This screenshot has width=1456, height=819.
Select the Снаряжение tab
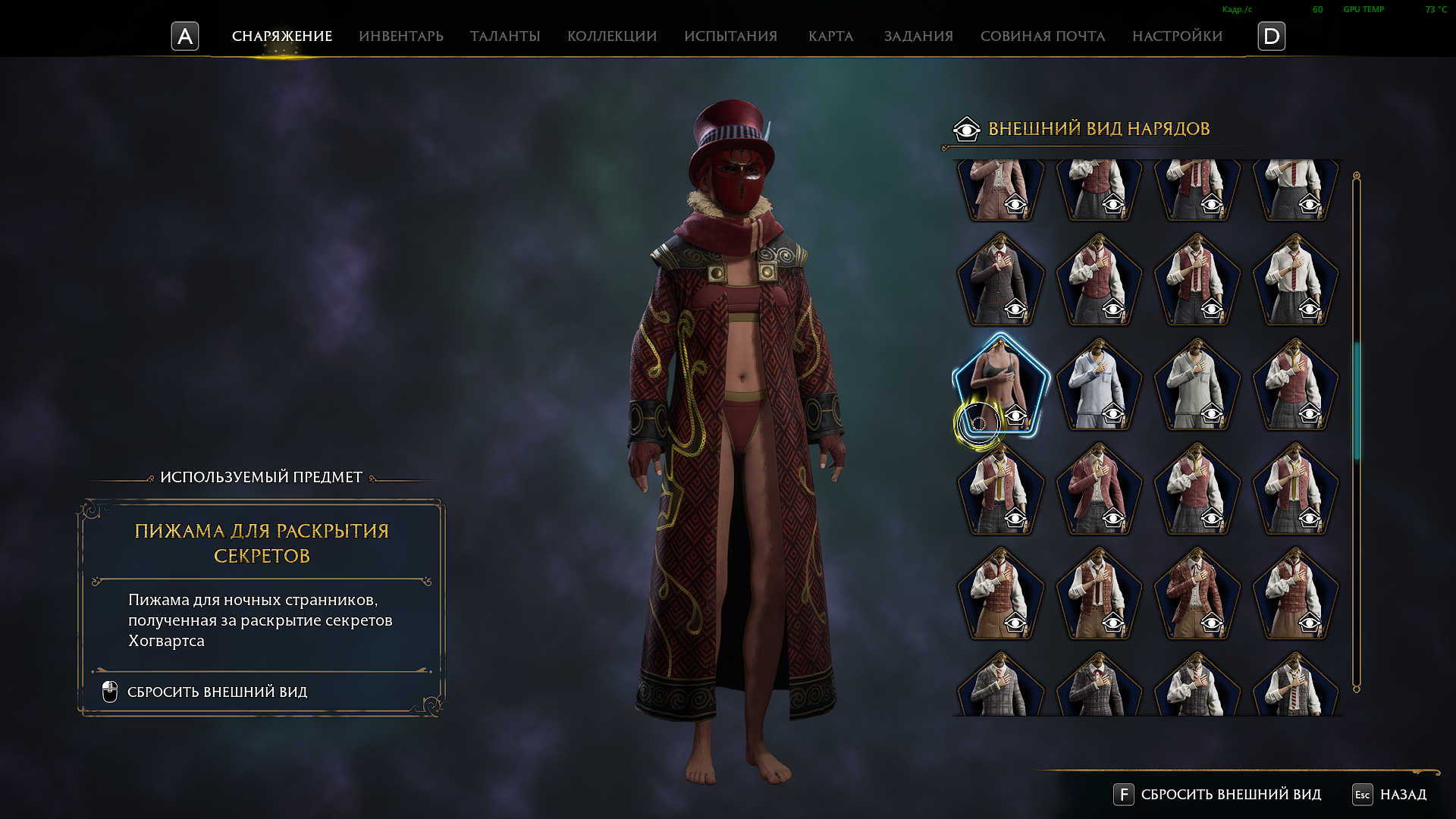point(282,36)
